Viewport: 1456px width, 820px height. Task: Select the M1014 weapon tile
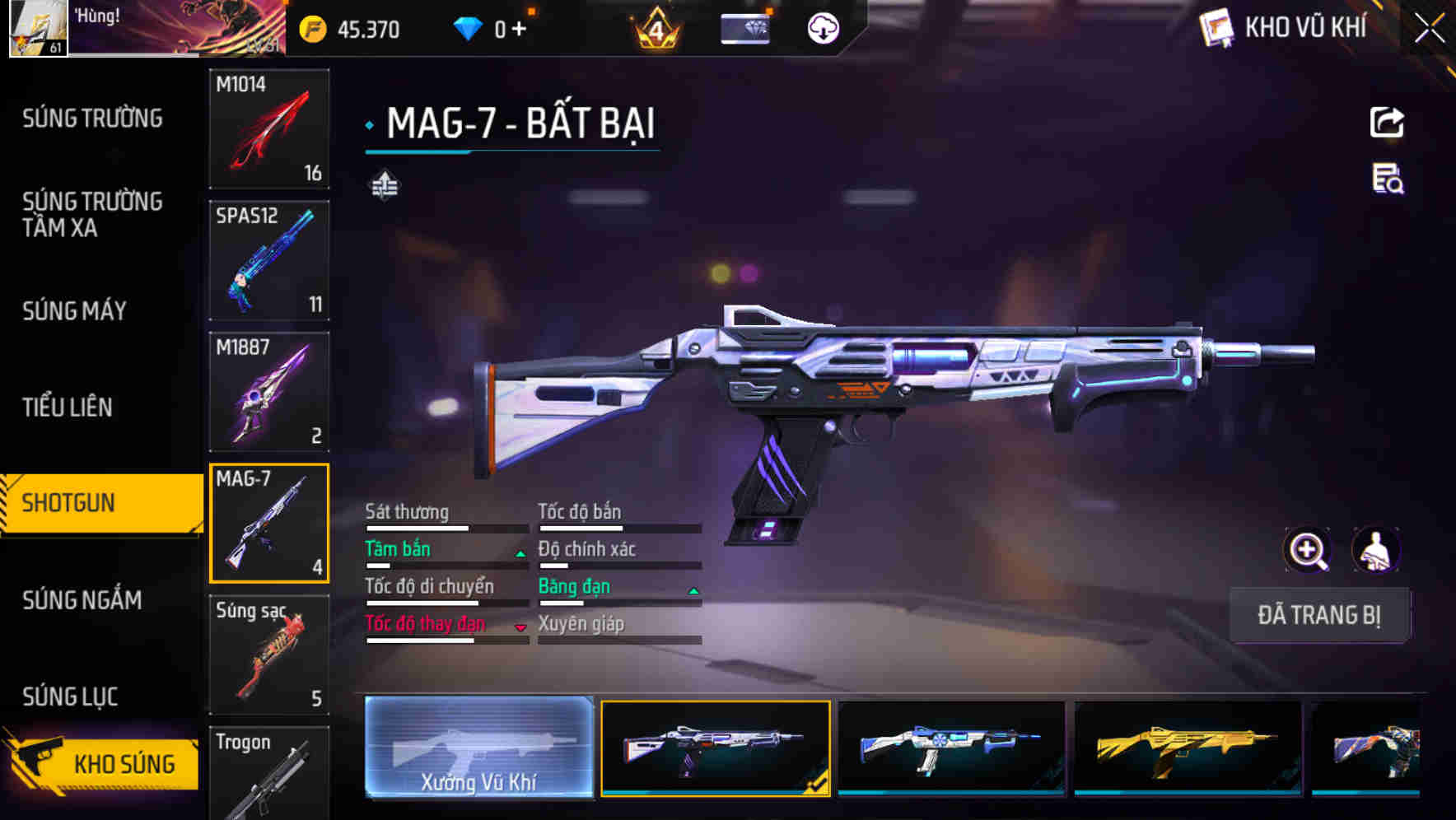pyautogui.click(x=269, y=129)
